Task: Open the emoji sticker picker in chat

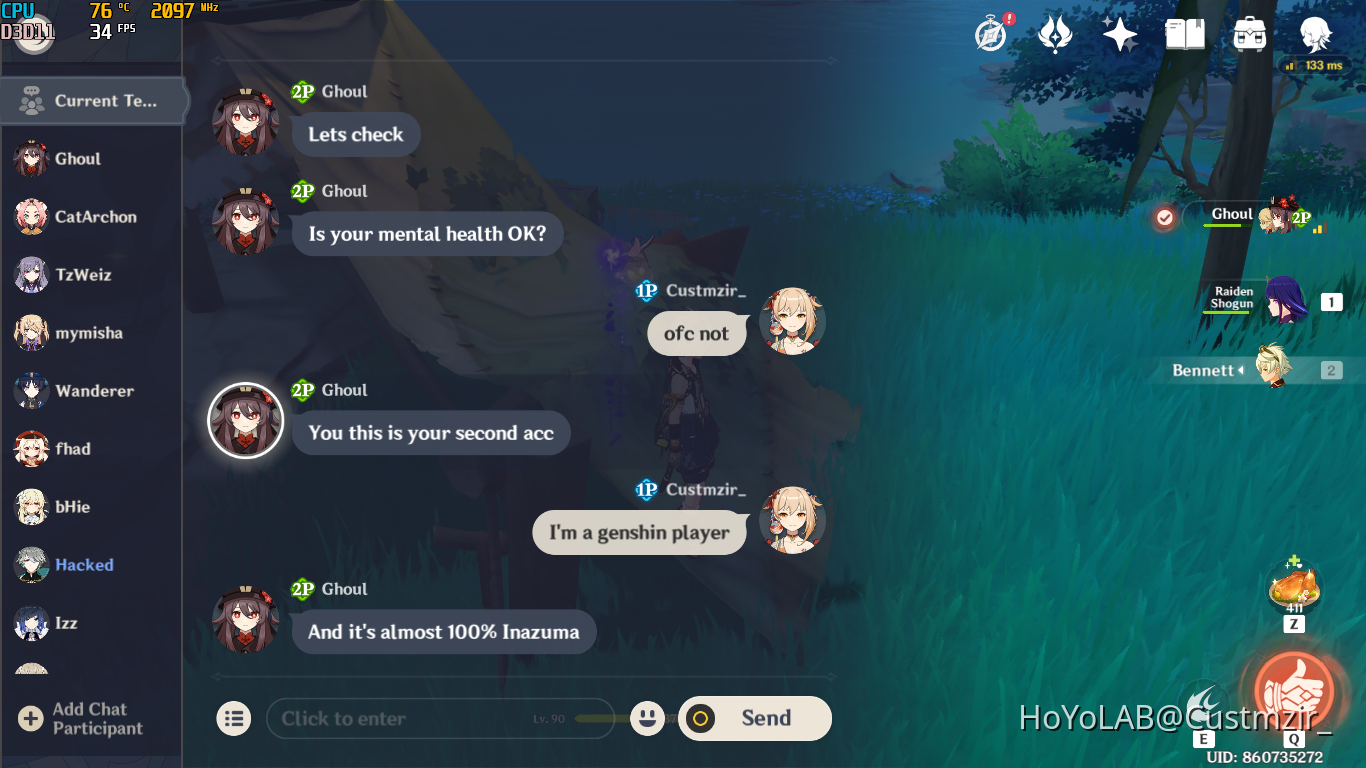Action: [647, 718]
